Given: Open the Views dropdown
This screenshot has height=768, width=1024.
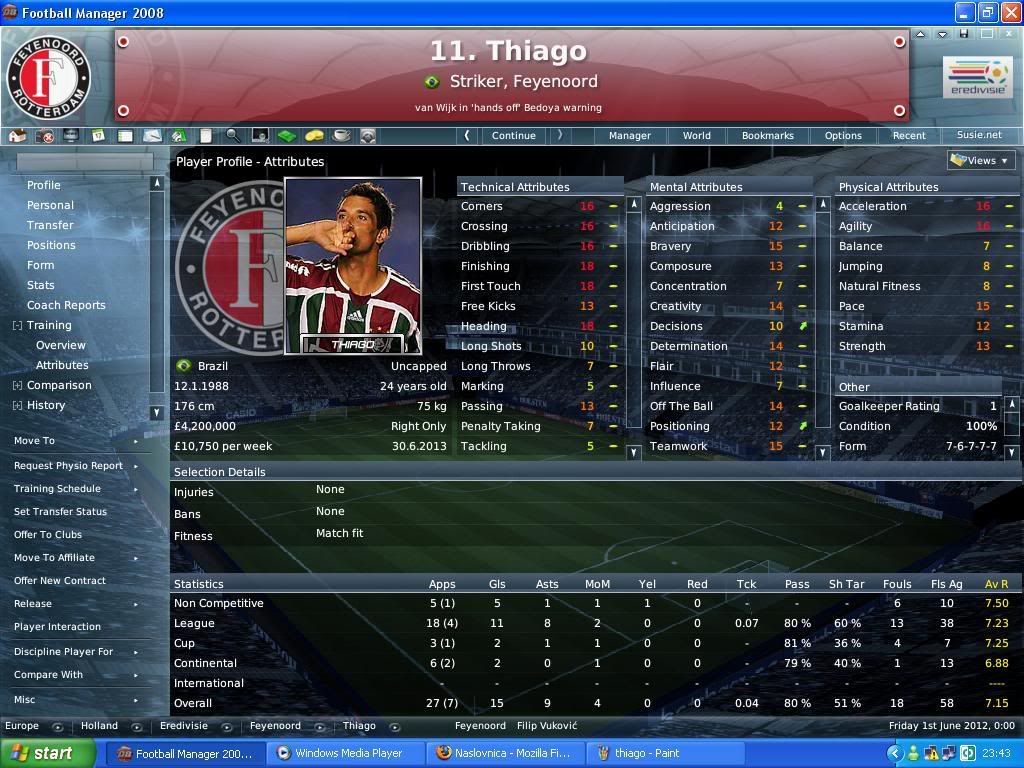Looking at the screenshot, I should coord(981,160).
